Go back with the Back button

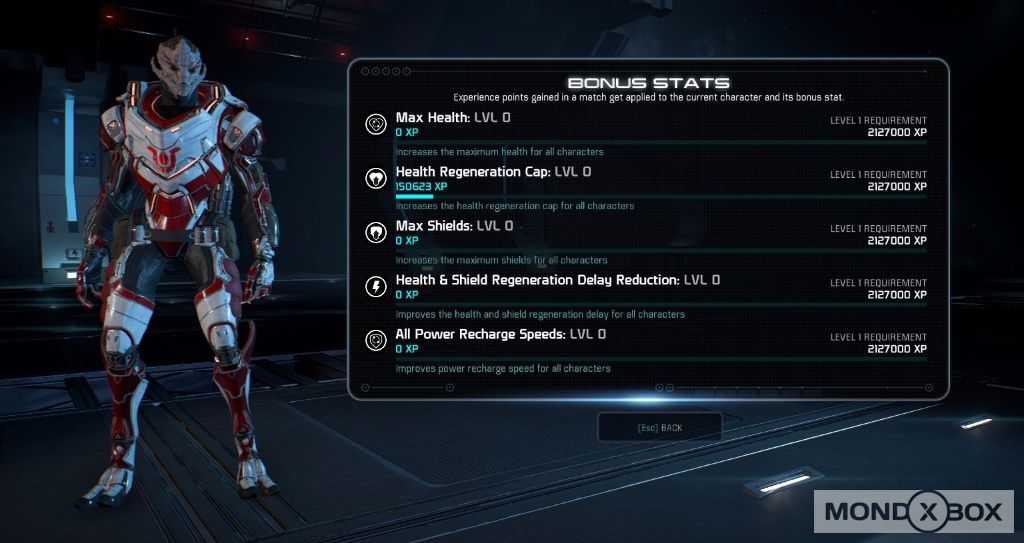point(659,428)
